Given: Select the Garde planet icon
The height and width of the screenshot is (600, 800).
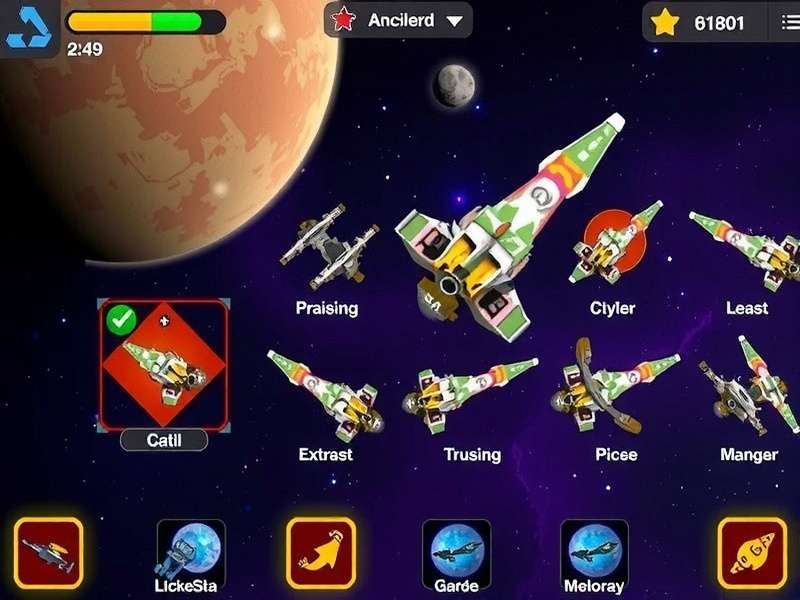Looking at the screenshot, I should 456,548.
